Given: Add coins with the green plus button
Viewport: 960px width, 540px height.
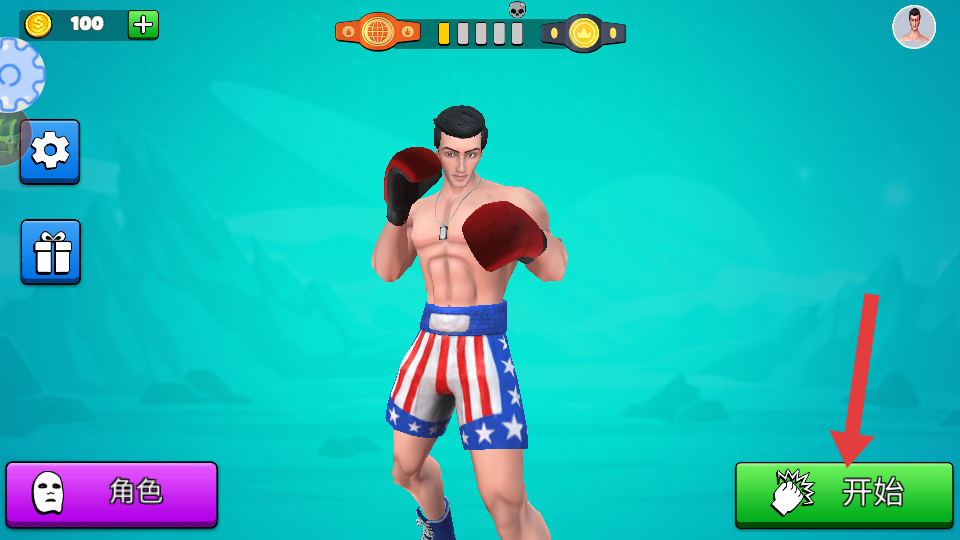Looking at the screenshot, I should (143, 24).
